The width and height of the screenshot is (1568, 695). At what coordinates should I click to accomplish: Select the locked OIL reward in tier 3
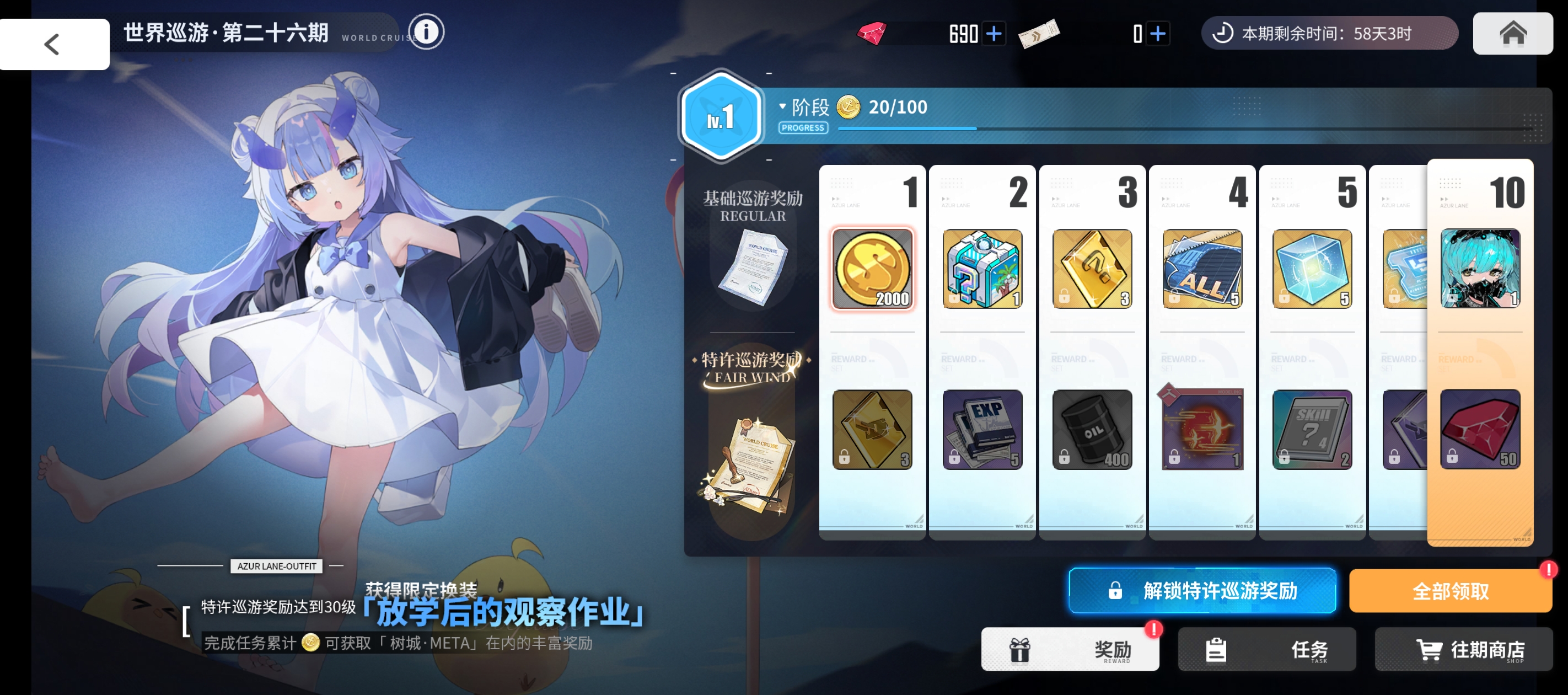[1092, 430]
